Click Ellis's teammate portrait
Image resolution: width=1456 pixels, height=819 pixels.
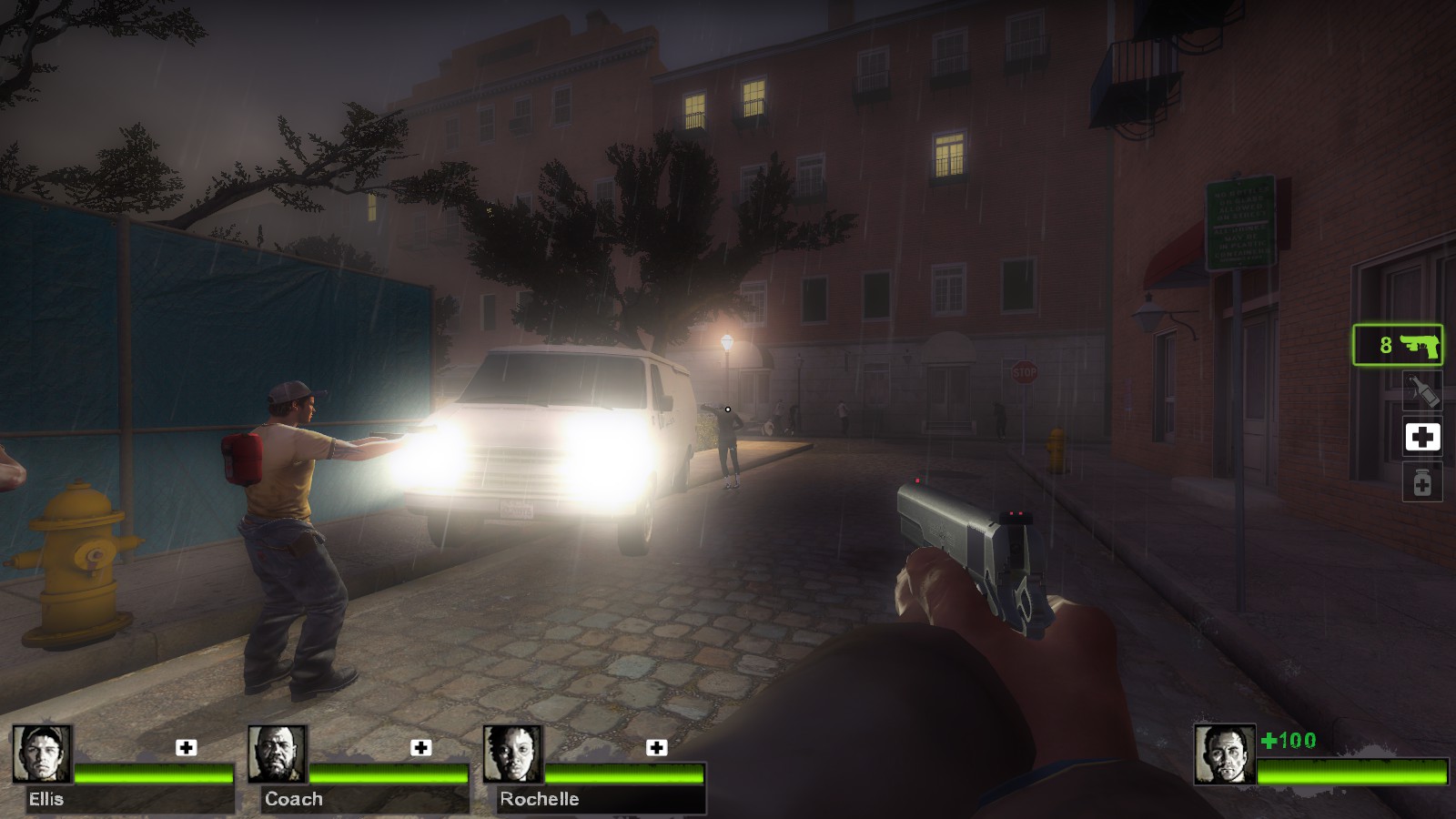pyautogui.click(x=42, y=754)
